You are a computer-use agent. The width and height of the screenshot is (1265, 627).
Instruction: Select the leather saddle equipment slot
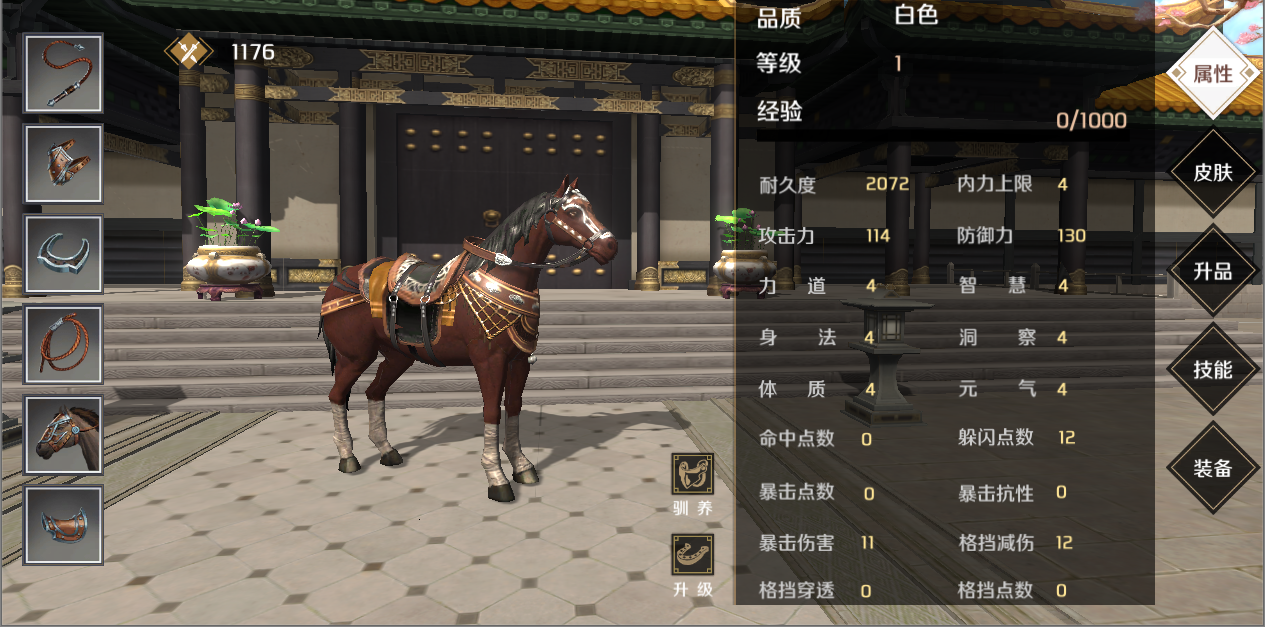64,525
